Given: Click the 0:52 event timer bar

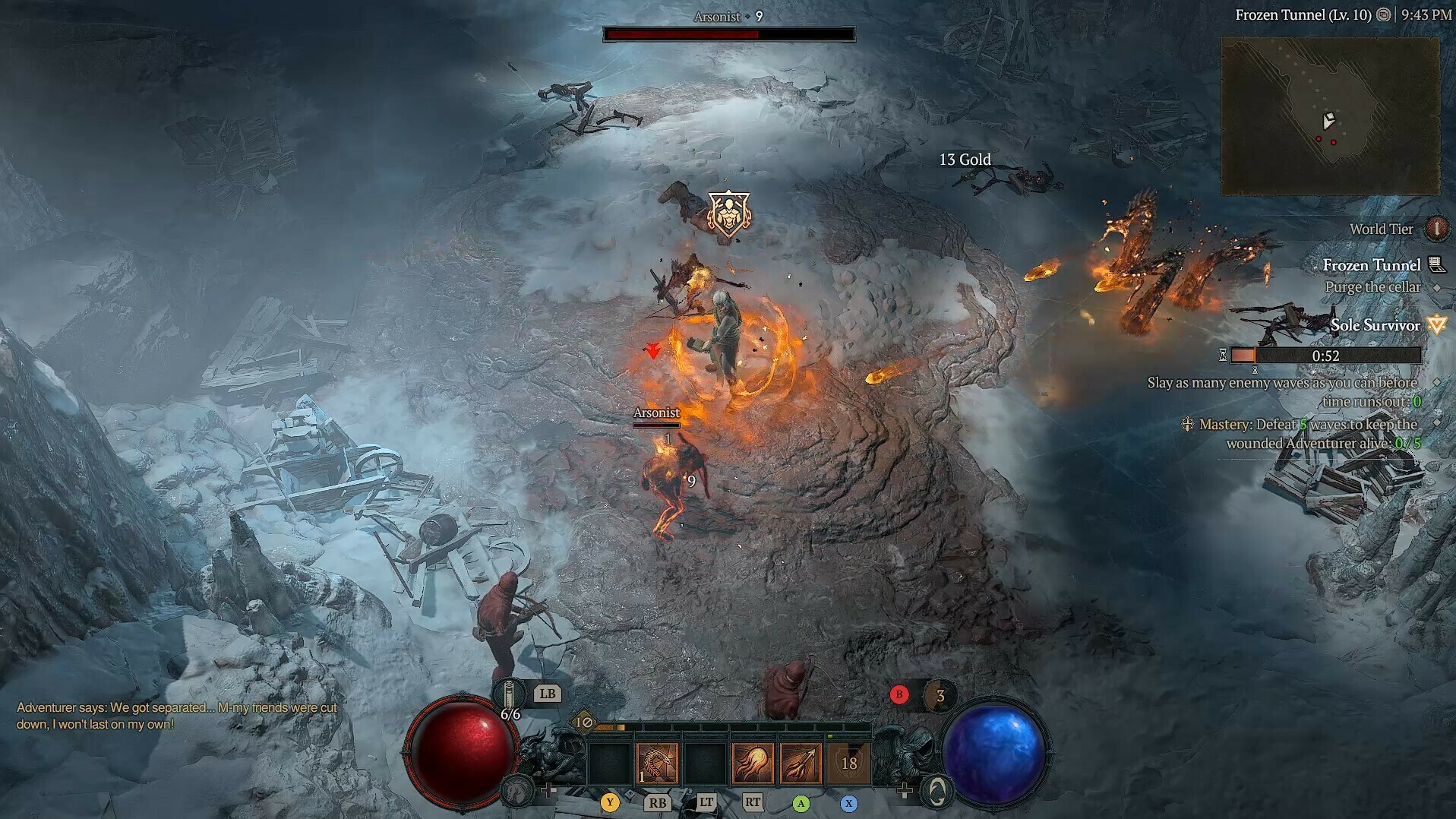Looking at the screenshot, I should [x=1325, y=356].
